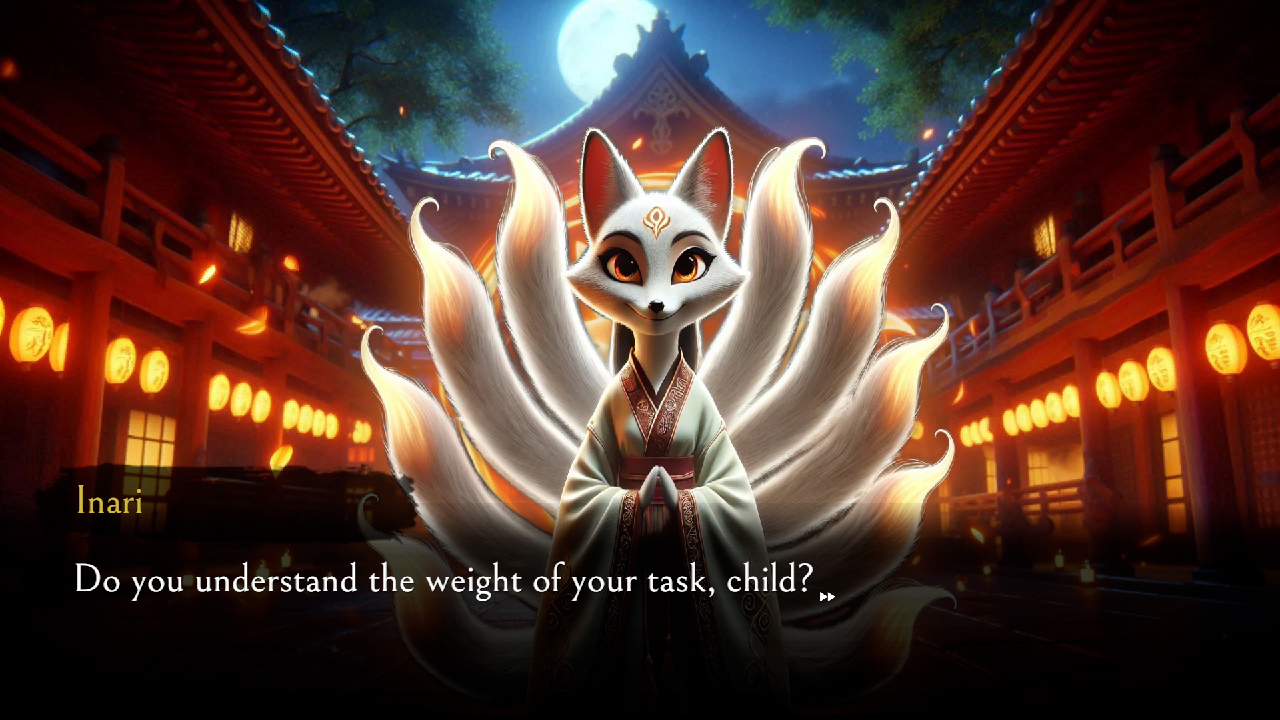Image resolution: width=1280 pixels, height=720 pixels.
Task: Click the darkened name banner area
Action: 230,505
